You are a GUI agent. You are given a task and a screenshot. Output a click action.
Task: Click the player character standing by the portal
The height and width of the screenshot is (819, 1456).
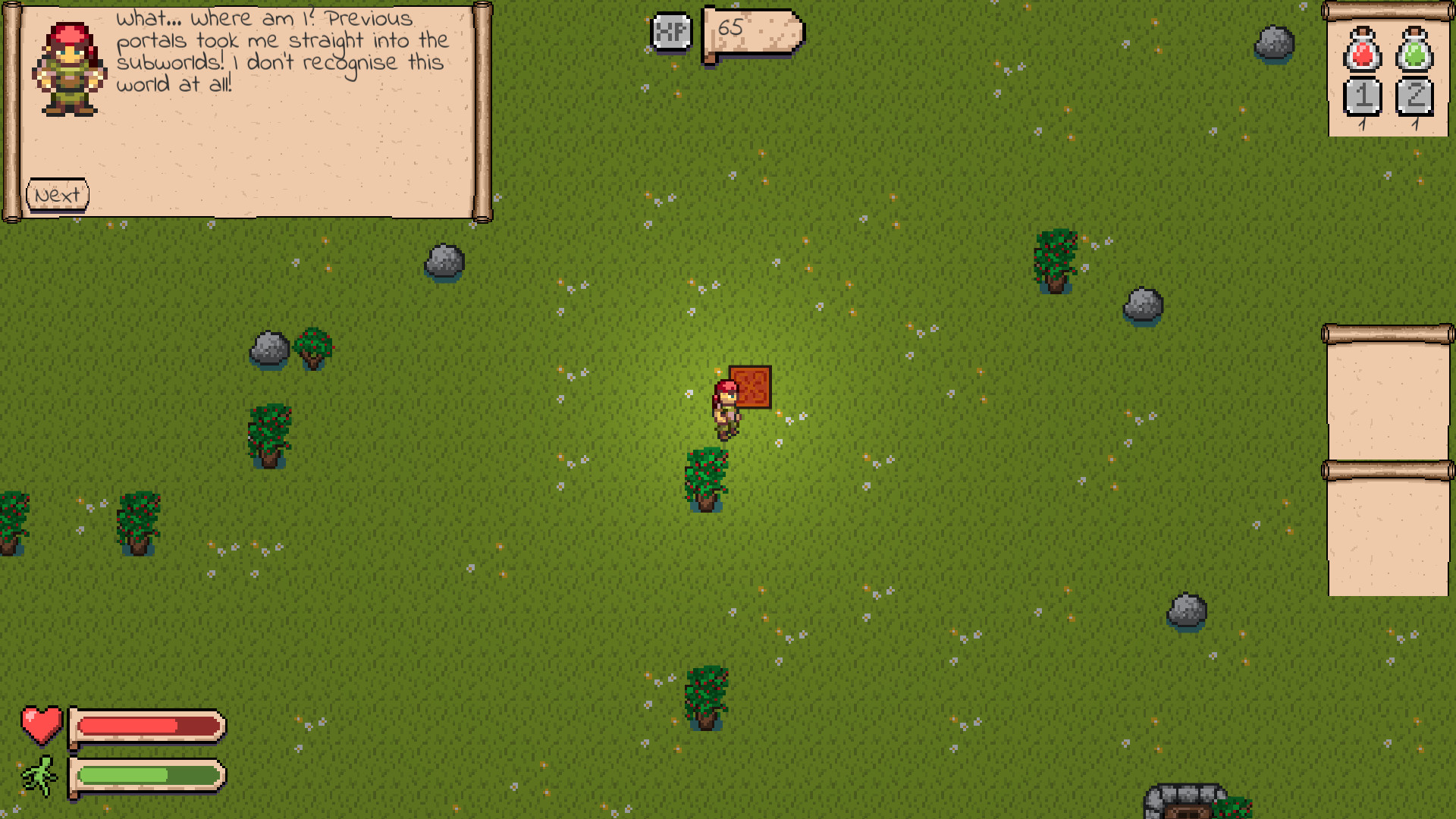pos(724,409)
